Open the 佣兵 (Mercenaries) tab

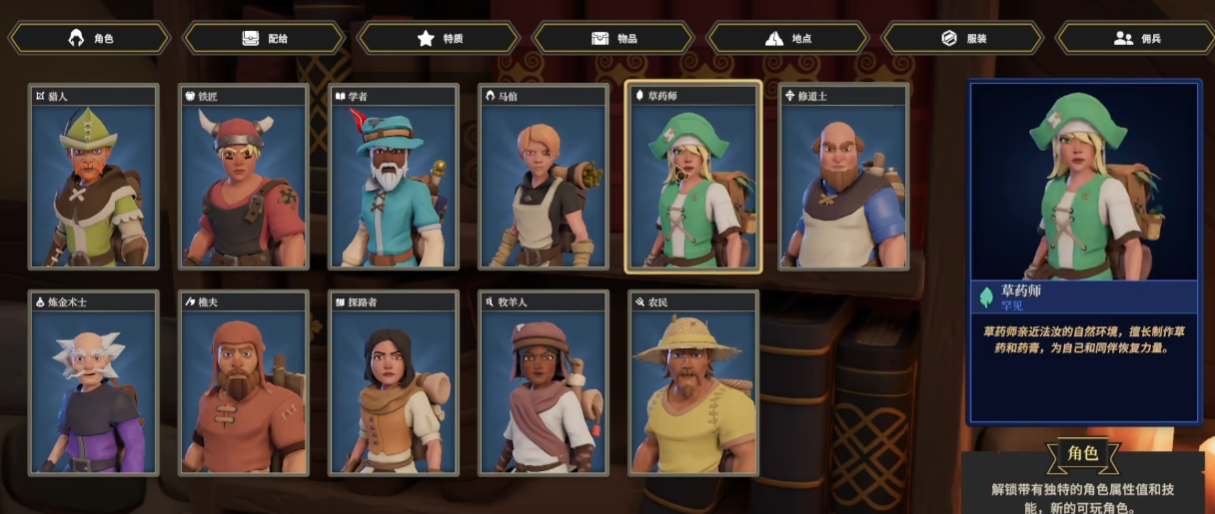tap(1137, 38)
